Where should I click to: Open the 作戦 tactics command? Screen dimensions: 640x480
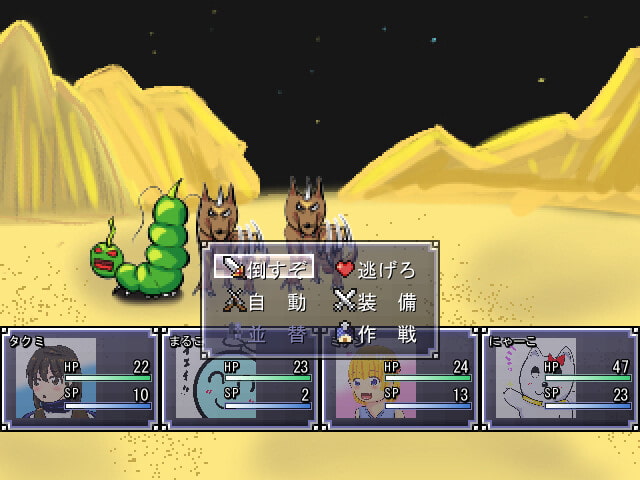(x=374, y=335)
